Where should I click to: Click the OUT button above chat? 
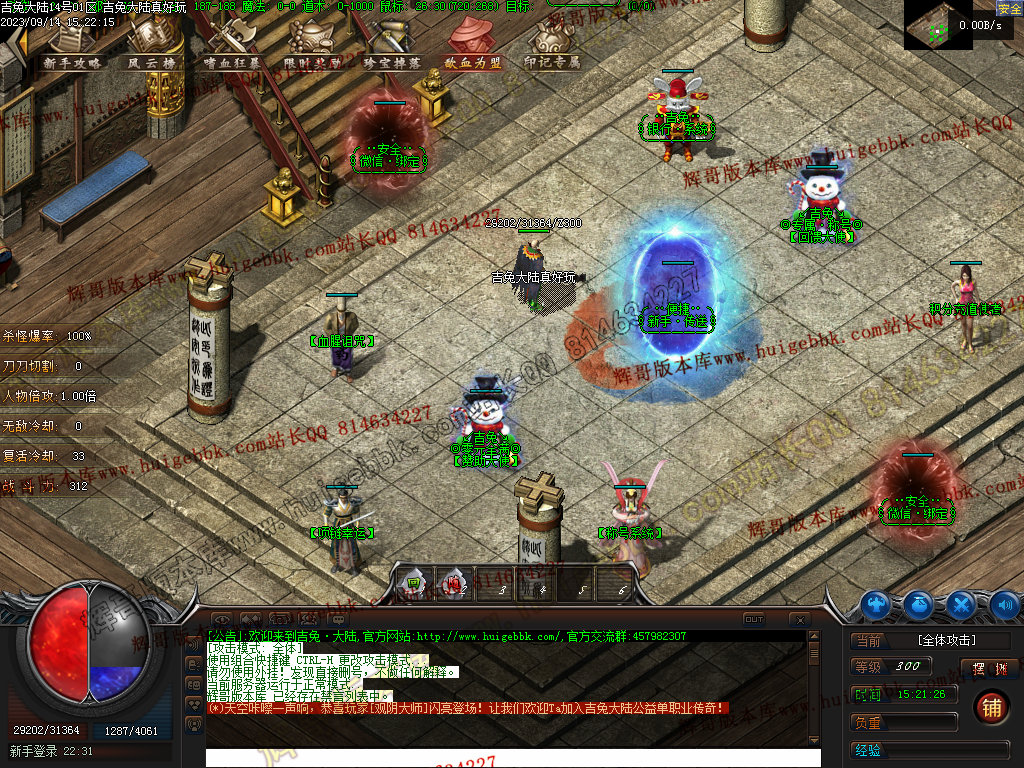(754, 619)
